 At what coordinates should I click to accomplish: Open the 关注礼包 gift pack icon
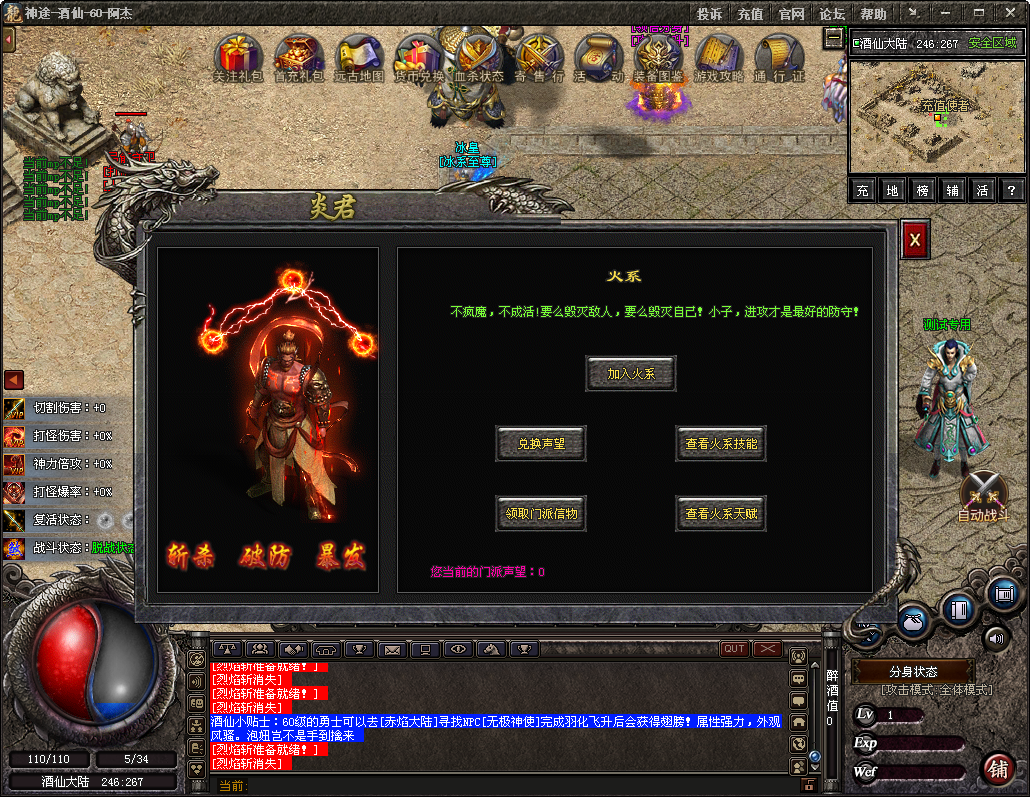coord(238,56)
